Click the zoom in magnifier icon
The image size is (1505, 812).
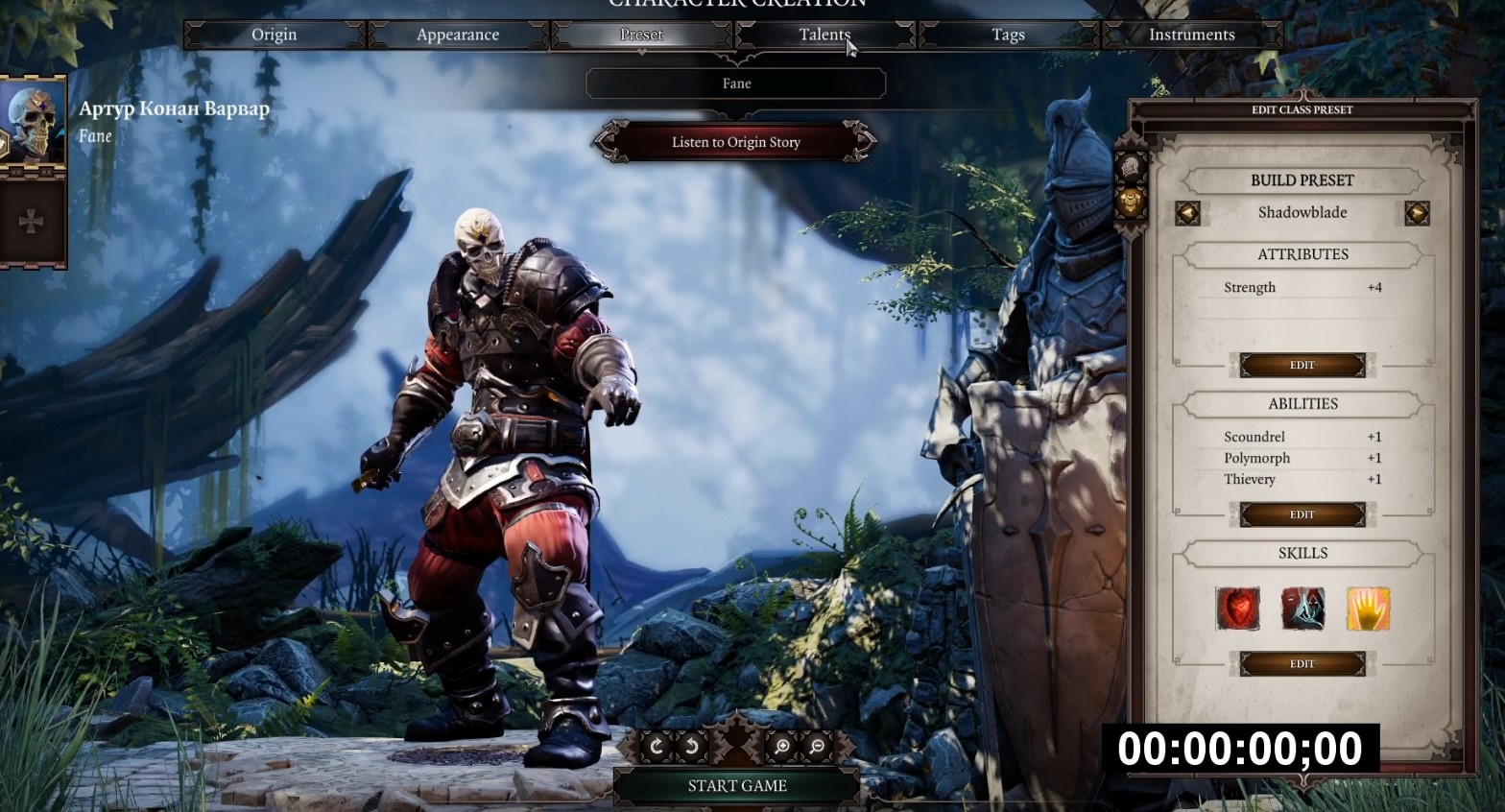click(x=782, y=746)
